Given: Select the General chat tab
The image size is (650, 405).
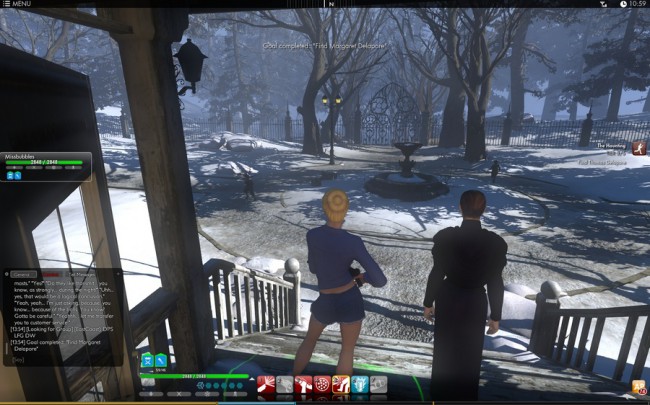Looking at the screenshot, I should click(22, 273).
